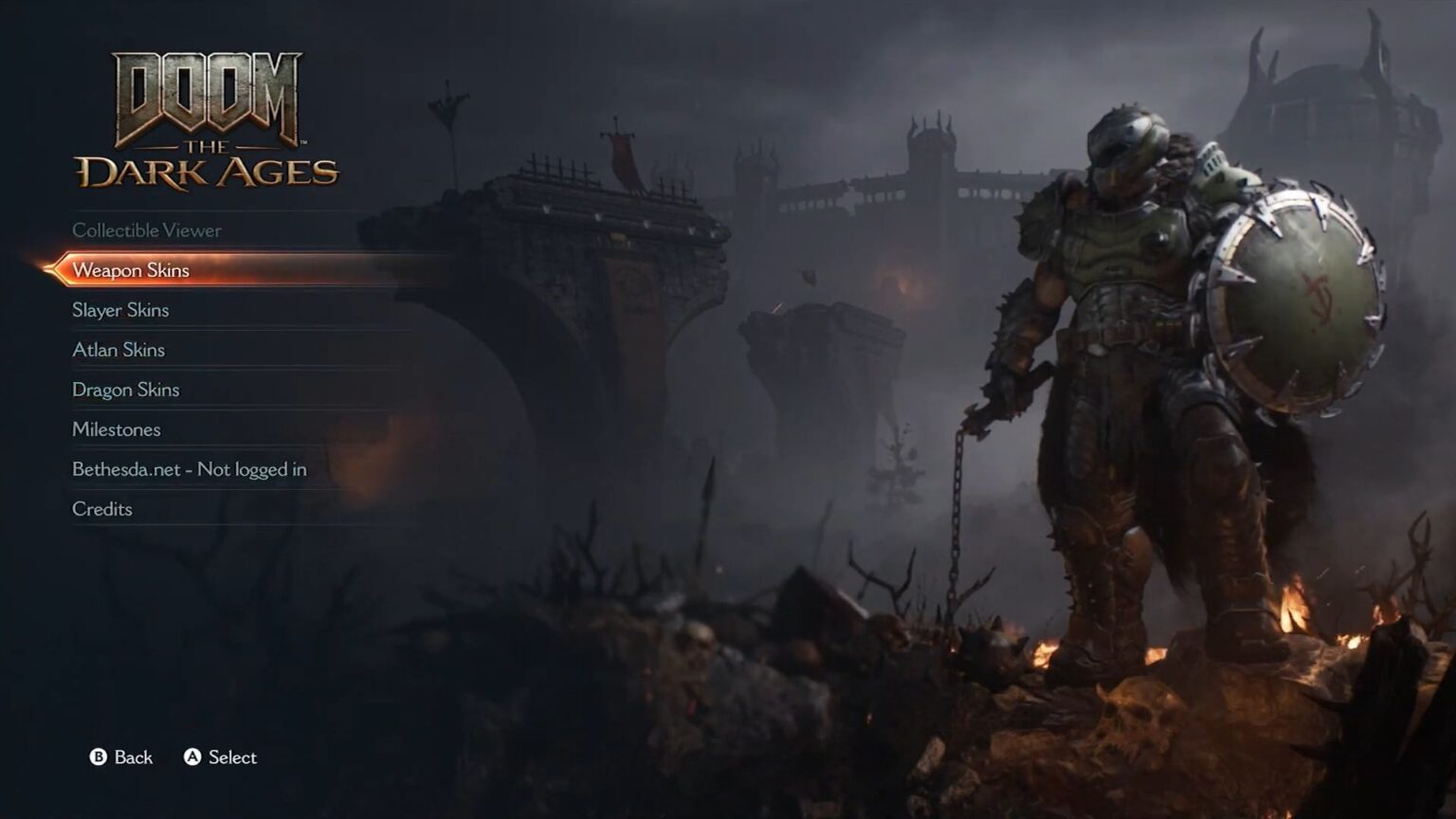Open the Collectible Viewer
Image resolution: width=1456 pixels, height=819 pixels.
coord(147,230)
